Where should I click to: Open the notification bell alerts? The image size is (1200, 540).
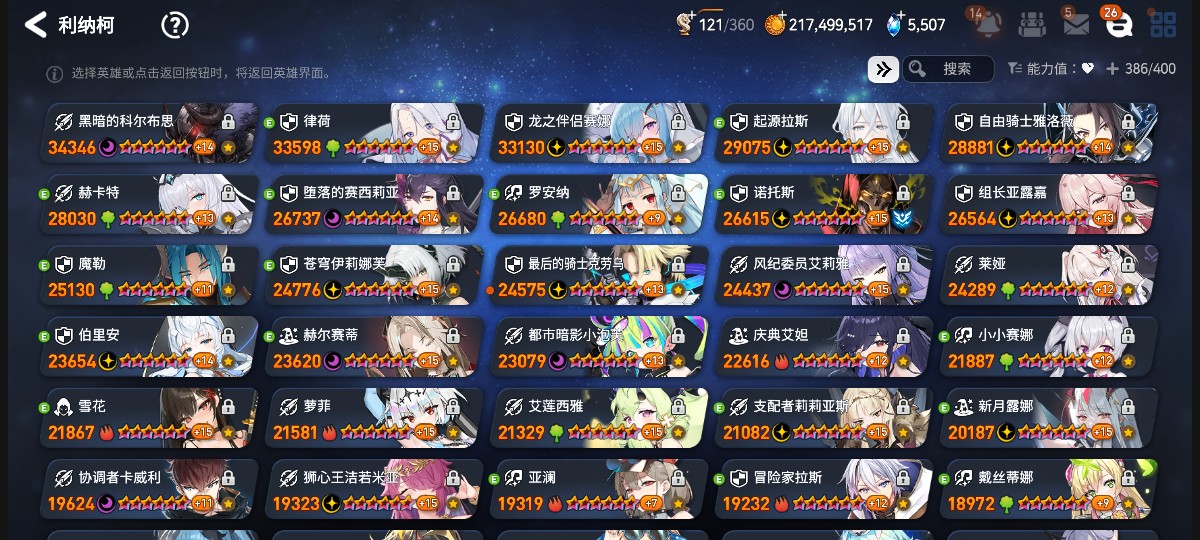click(x=988, y=25)
